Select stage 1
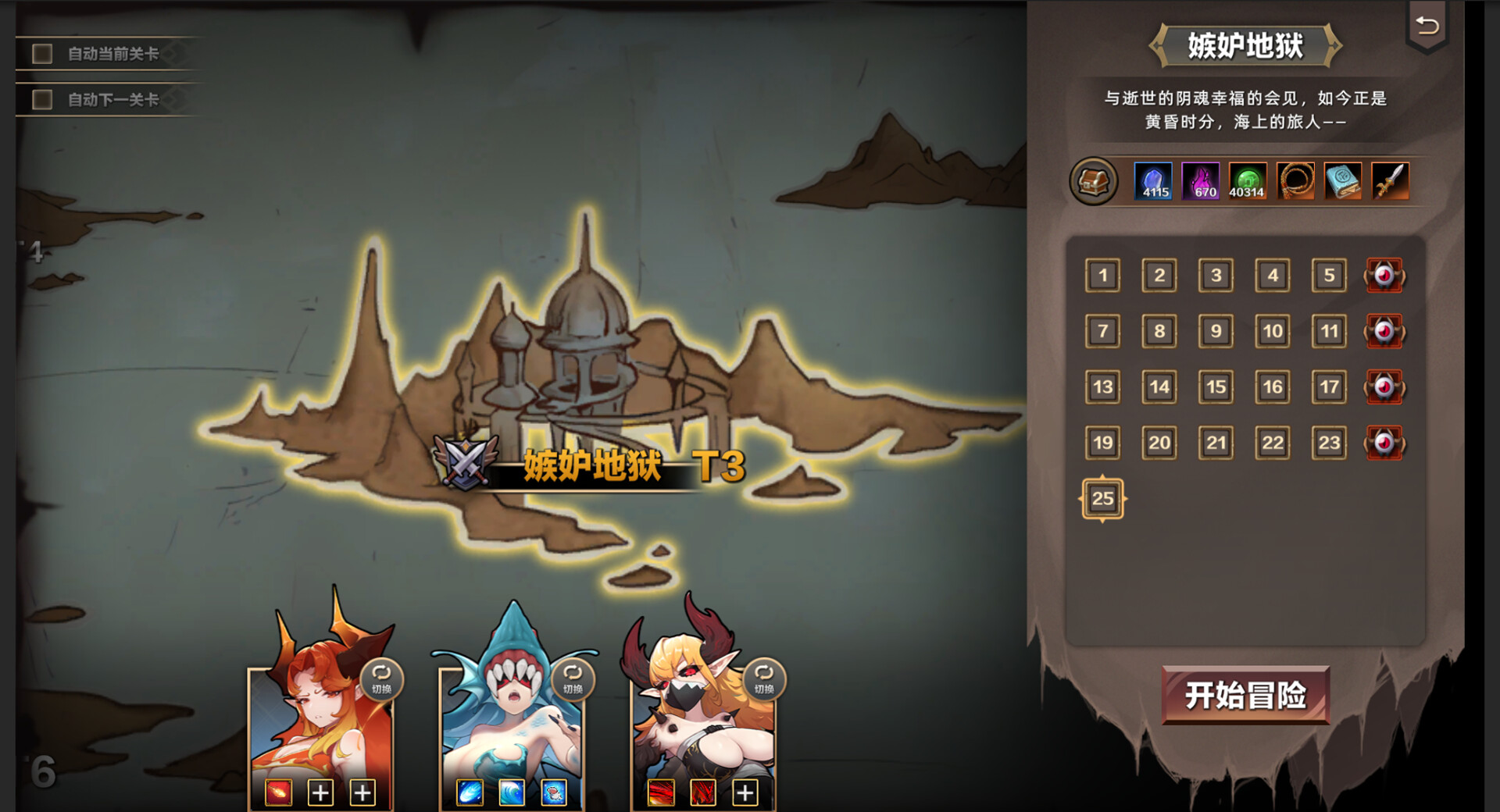 (x=1103, y=275)
